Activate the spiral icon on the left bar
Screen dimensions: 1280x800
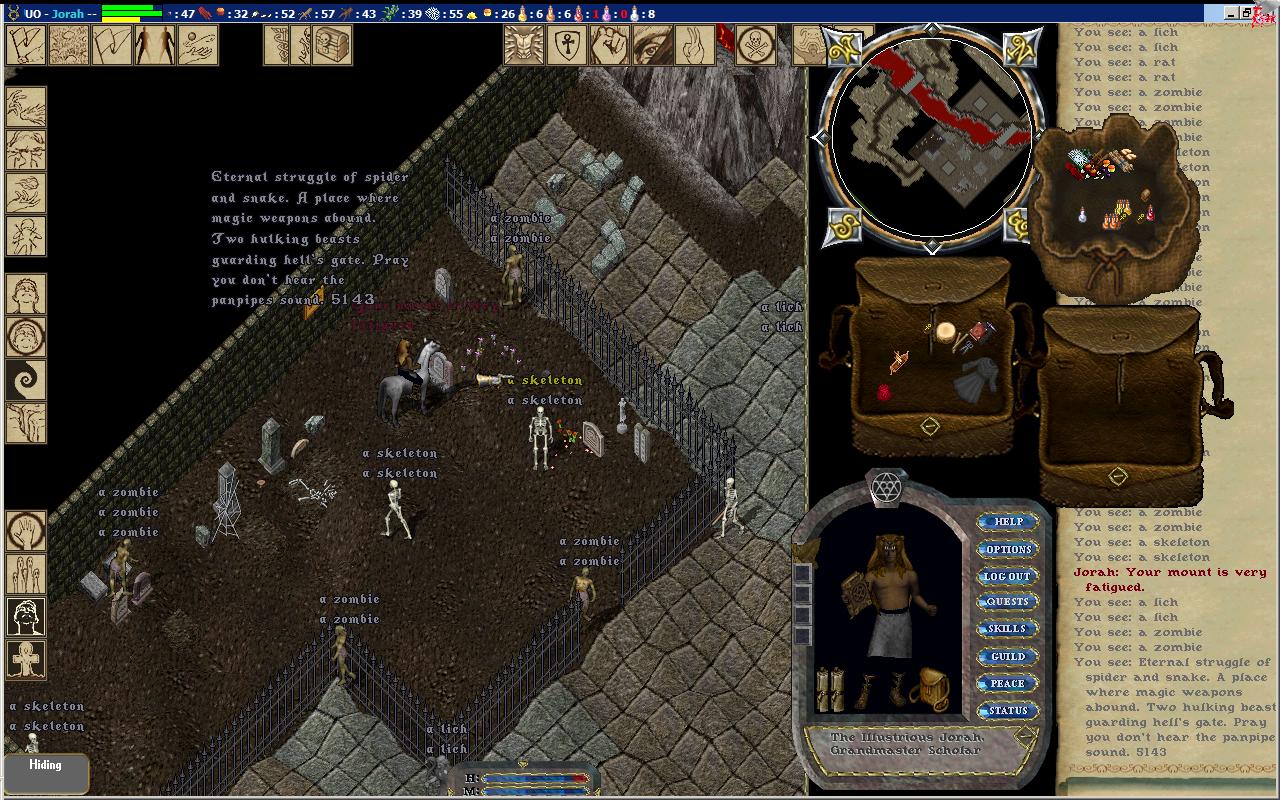tap(26, 381)
